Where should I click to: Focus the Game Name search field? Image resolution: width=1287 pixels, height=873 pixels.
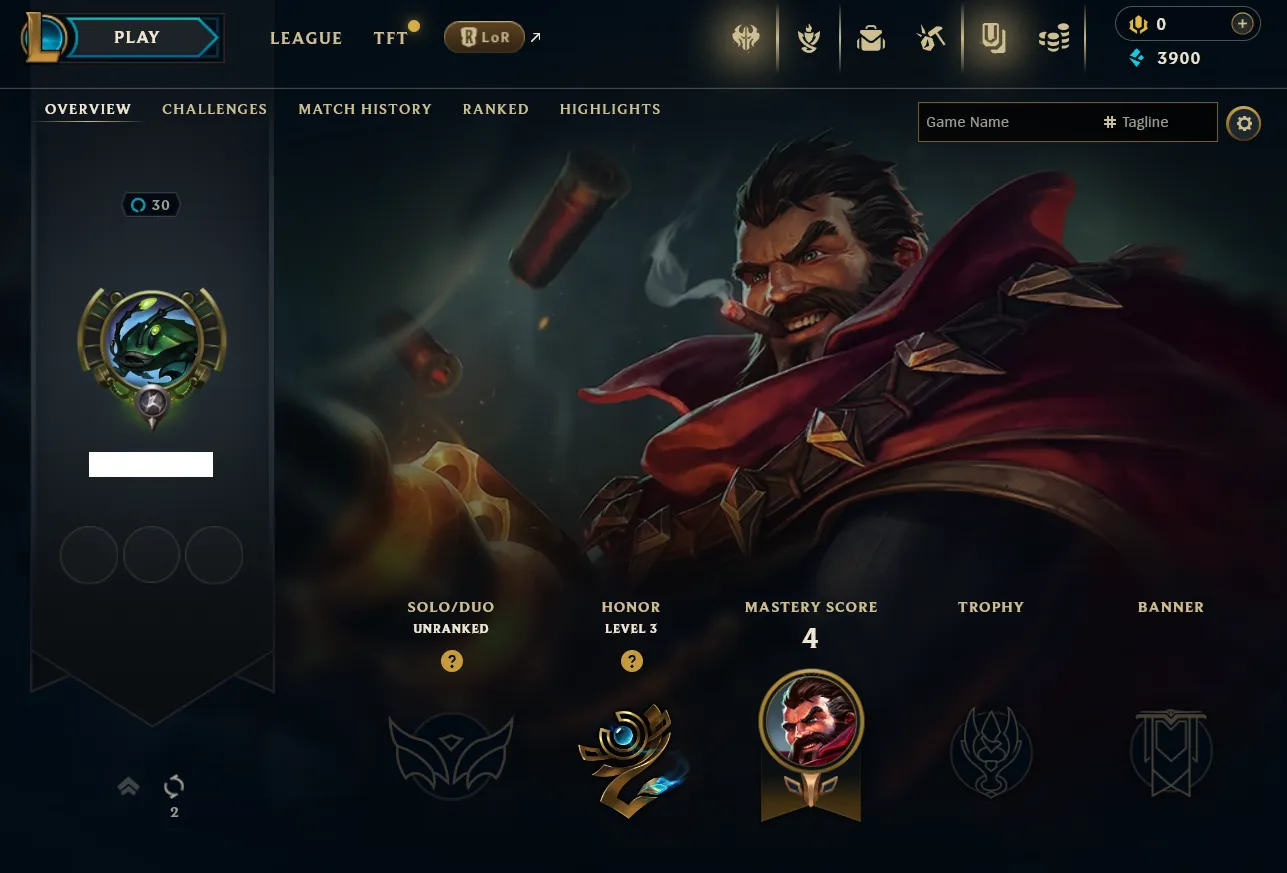coord(1005,122)
